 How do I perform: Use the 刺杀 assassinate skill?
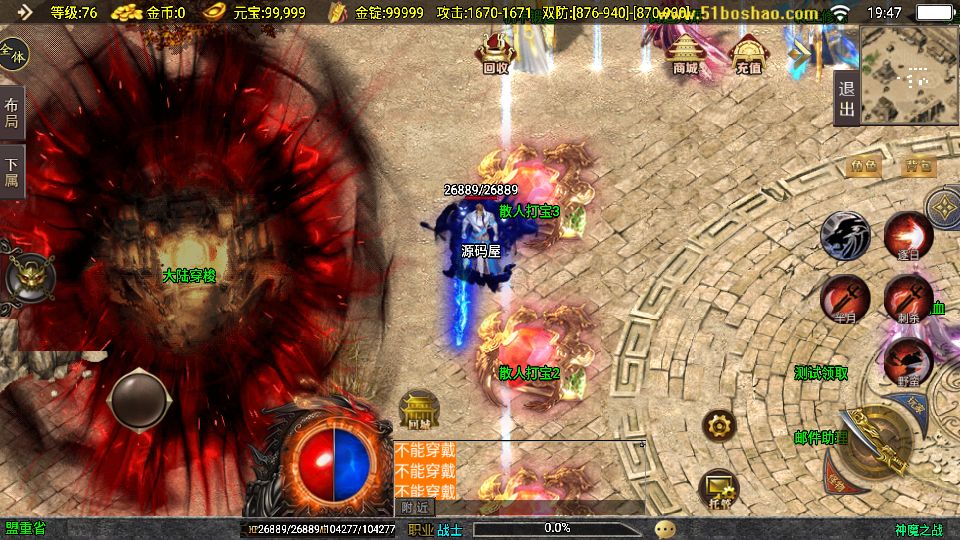coord(908,299)
